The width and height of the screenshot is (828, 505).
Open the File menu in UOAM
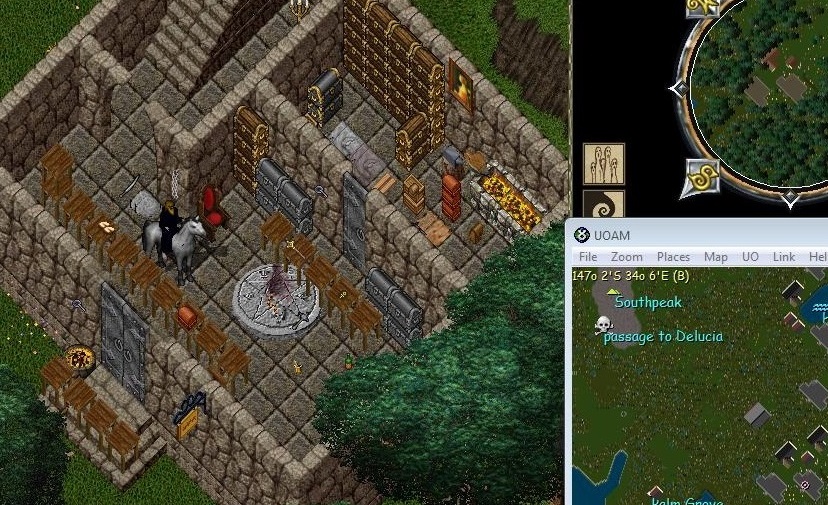click(587, 257)
